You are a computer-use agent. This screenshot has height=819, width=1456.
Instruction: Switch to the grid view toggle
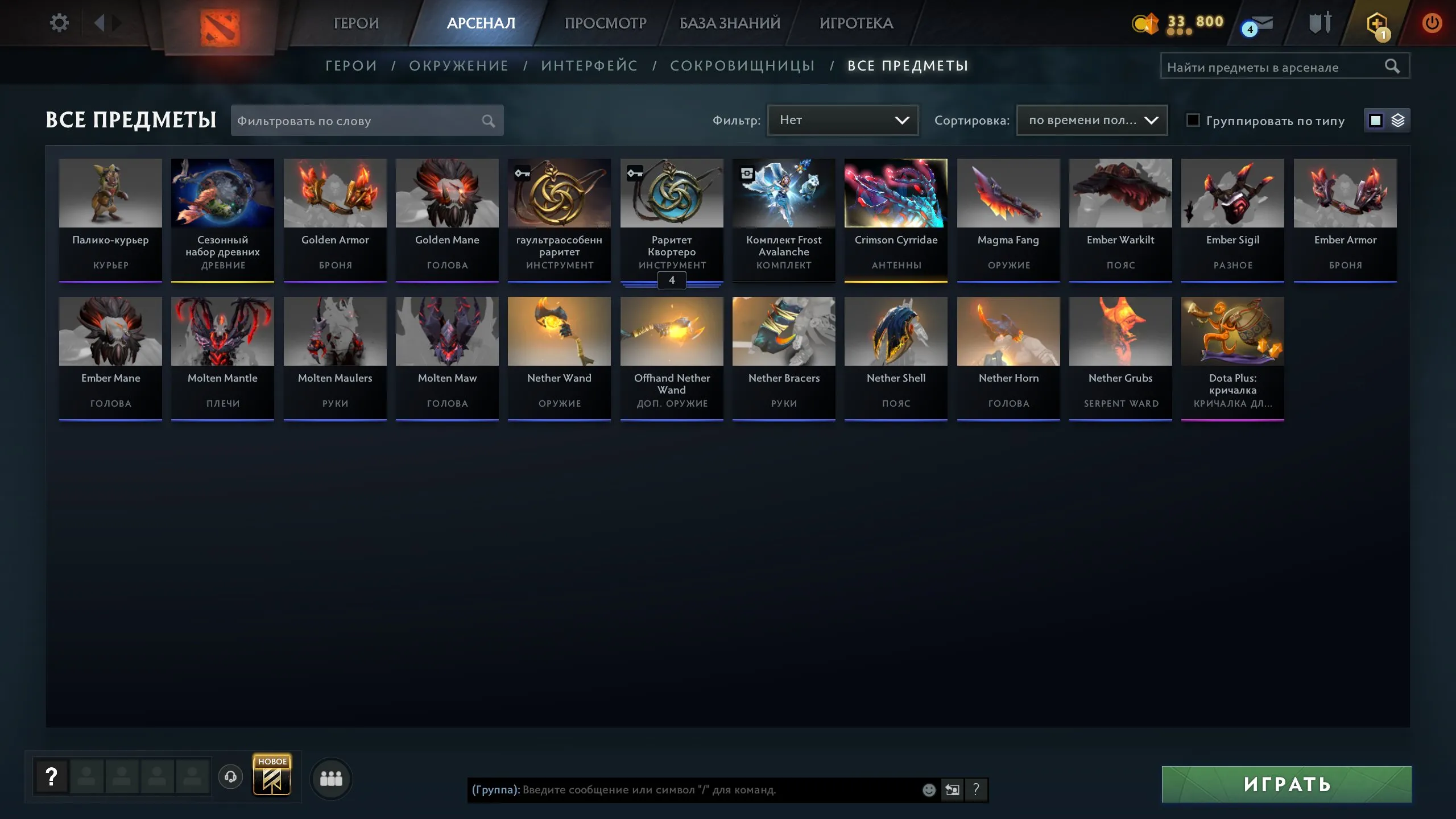(x=1375, y=120)
